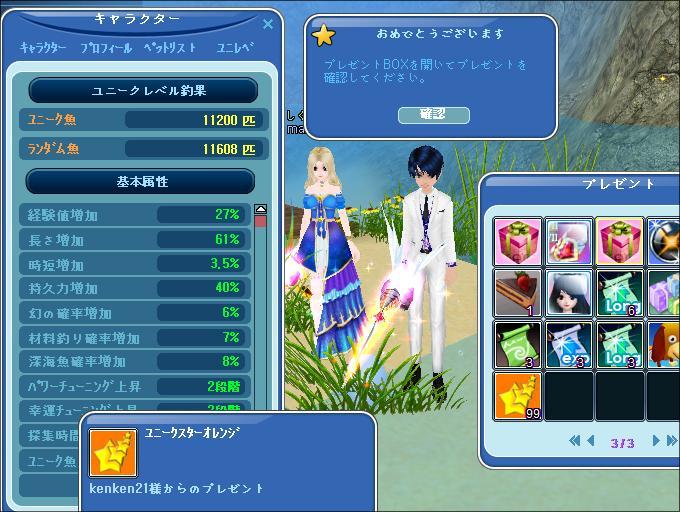Select the orange unique star present with 99
The height and width of the screenshot is (512, 680).
[x=518, y=396]
